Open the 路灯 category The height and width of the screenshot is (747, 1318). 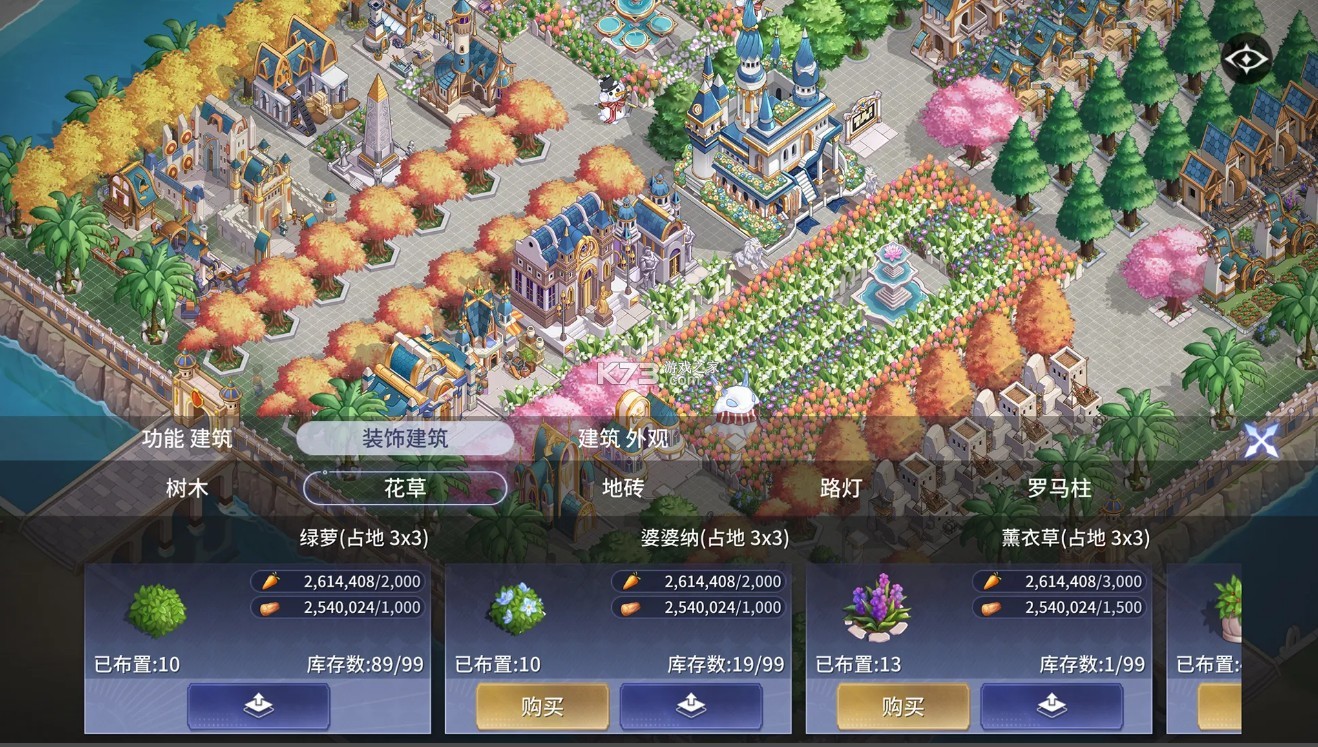coord(838,489)
